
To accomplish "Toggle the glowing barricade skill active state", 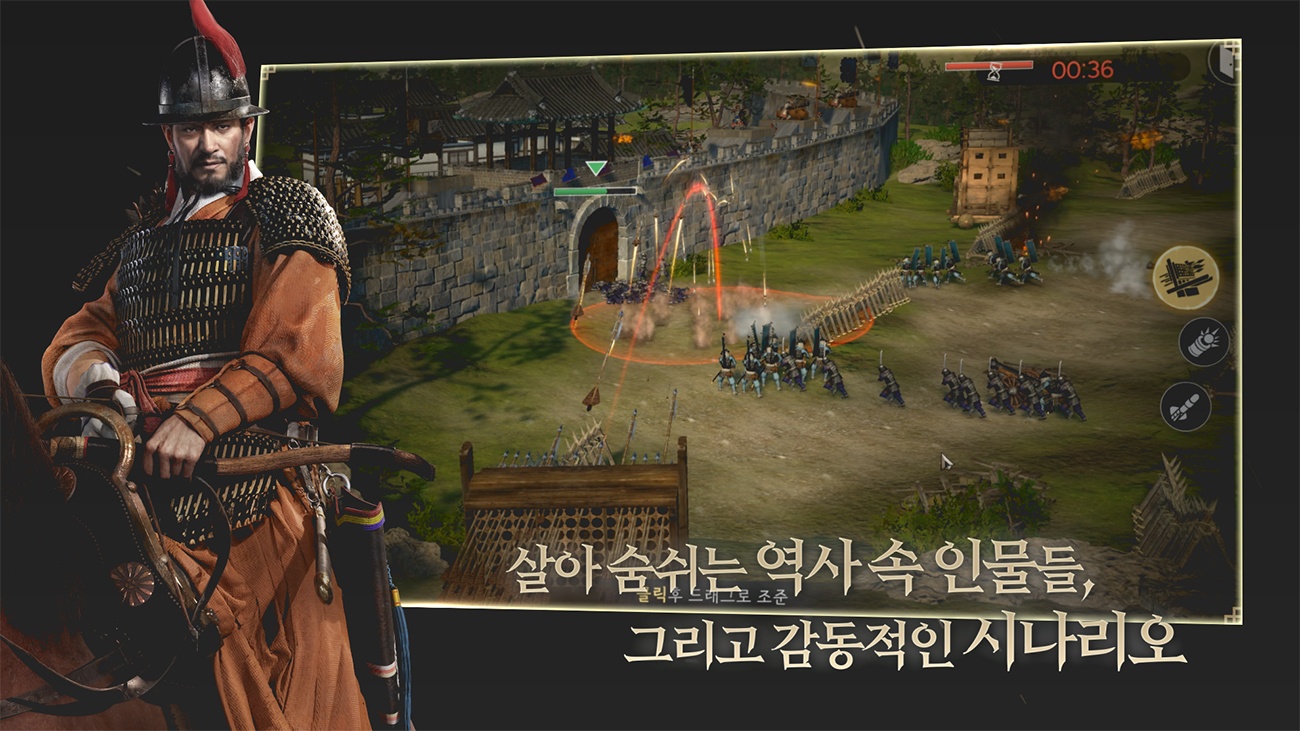I will click(x=1186, y=278).
